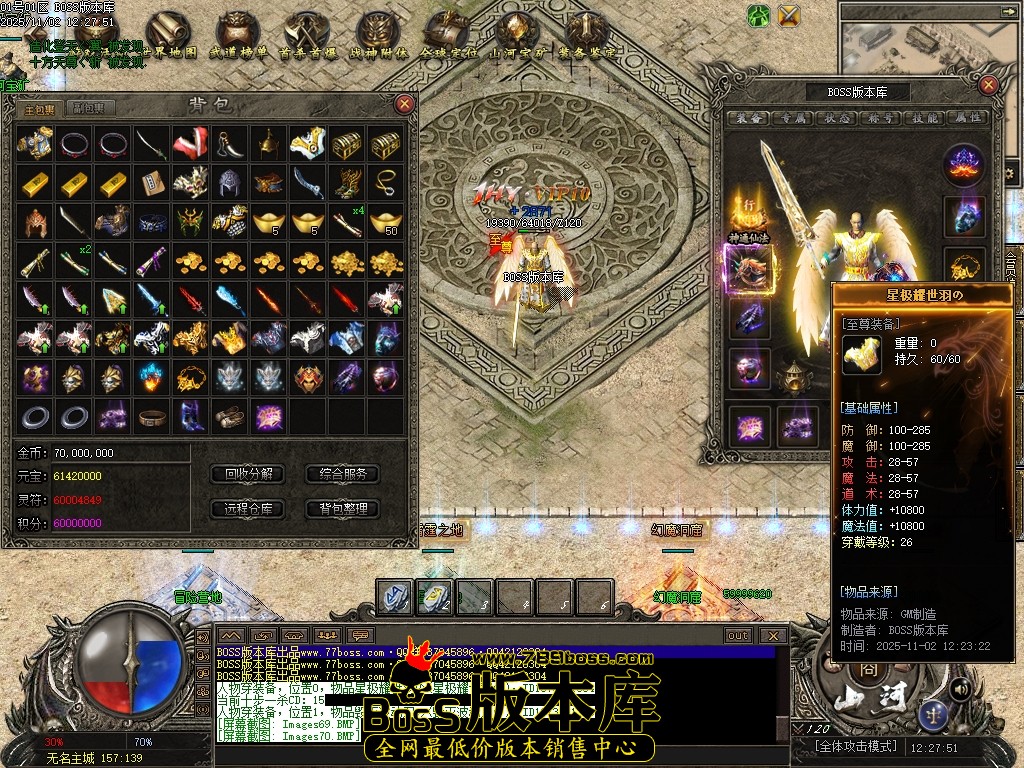1024x768 pixels.
Task: Sort inventory with 背包整理
Action: (343, 509)
